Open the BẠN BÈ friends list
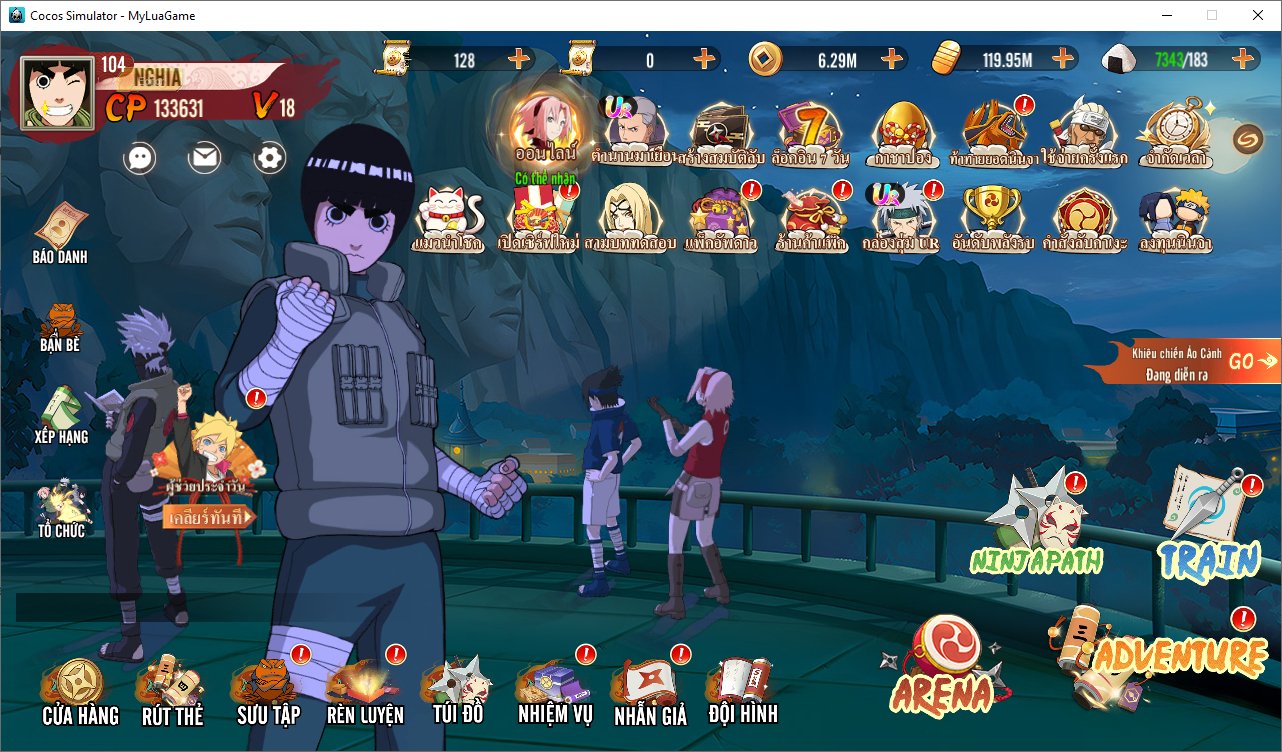The width and height of the screenshot is (1282, 752). click(60, 325)
